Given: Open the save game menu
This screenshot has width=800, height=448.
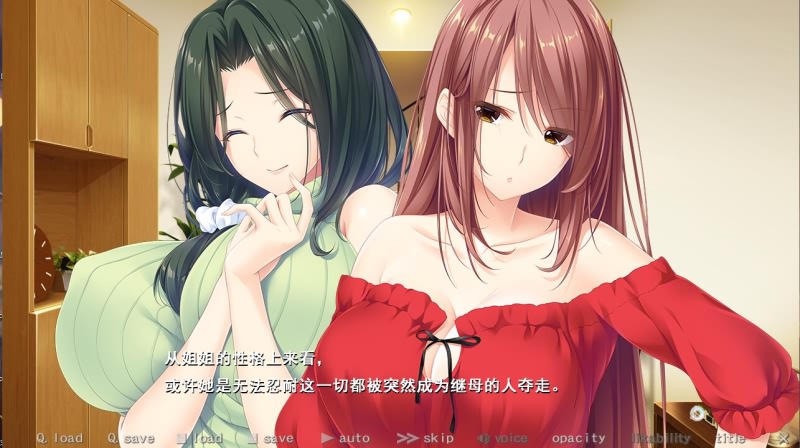Looking at the screenshot, I should (271, 438).
